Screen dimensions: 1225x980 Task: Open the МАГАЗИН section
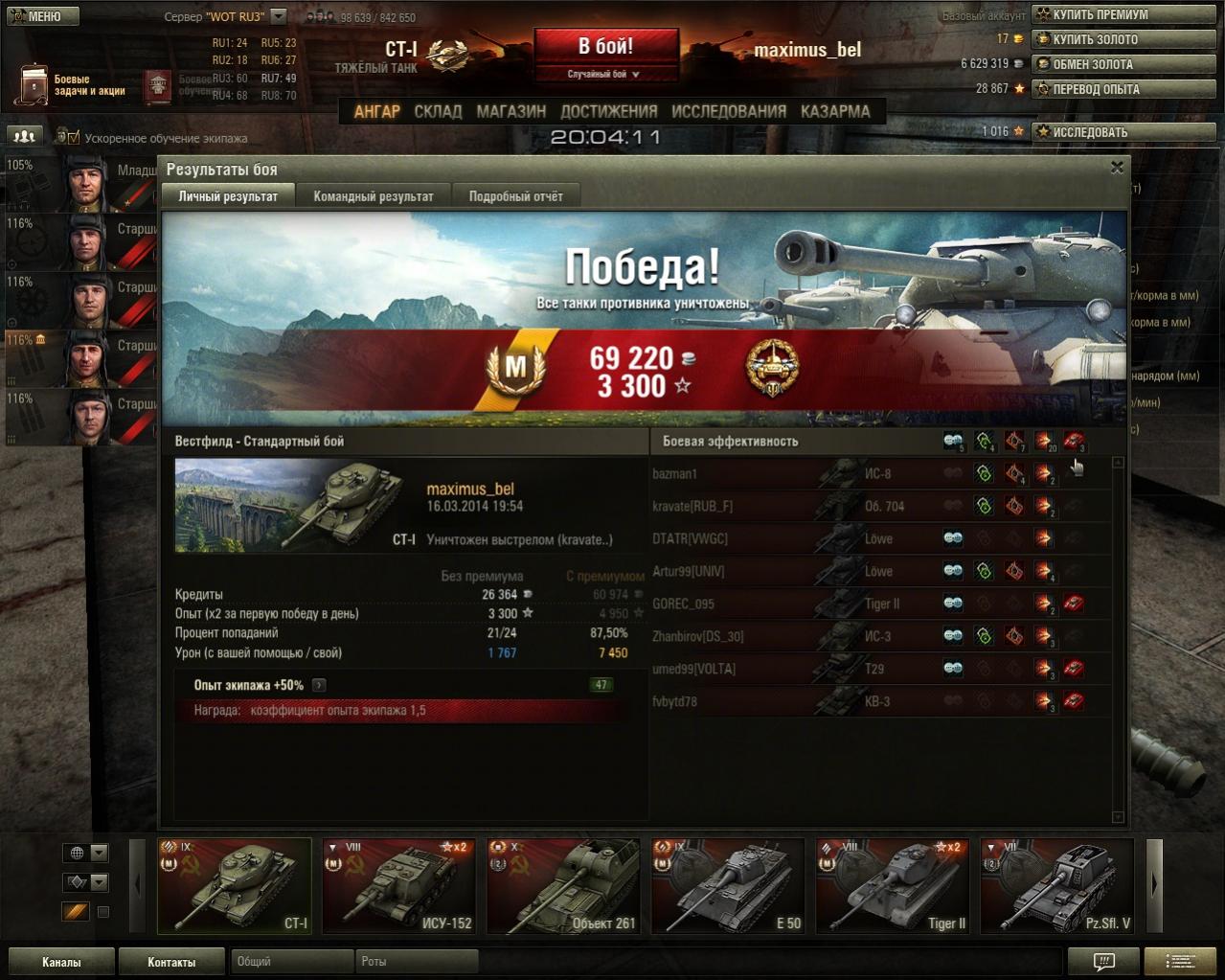[510, 111]
